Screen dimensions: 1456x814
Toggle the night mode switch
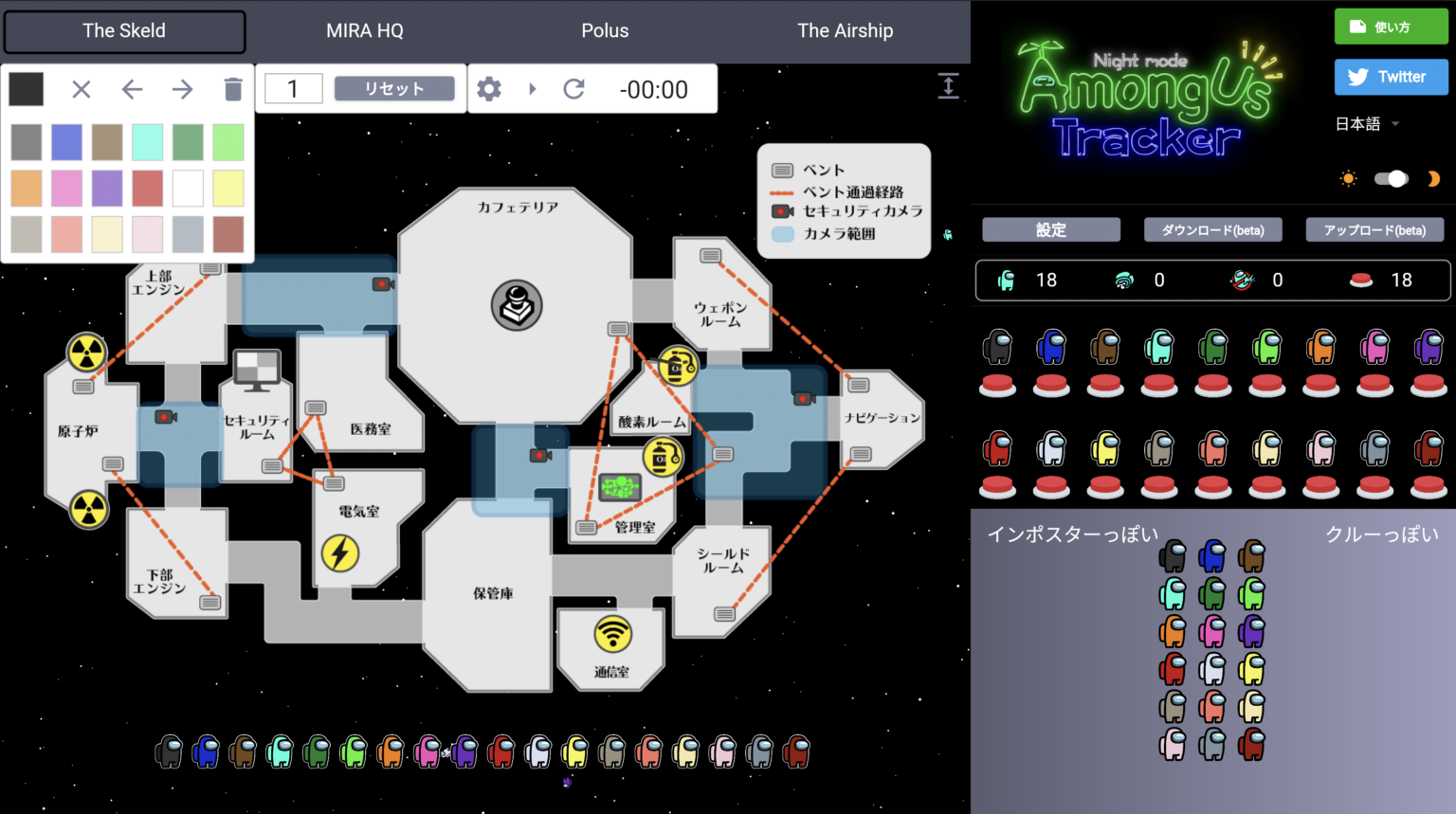1391,178
